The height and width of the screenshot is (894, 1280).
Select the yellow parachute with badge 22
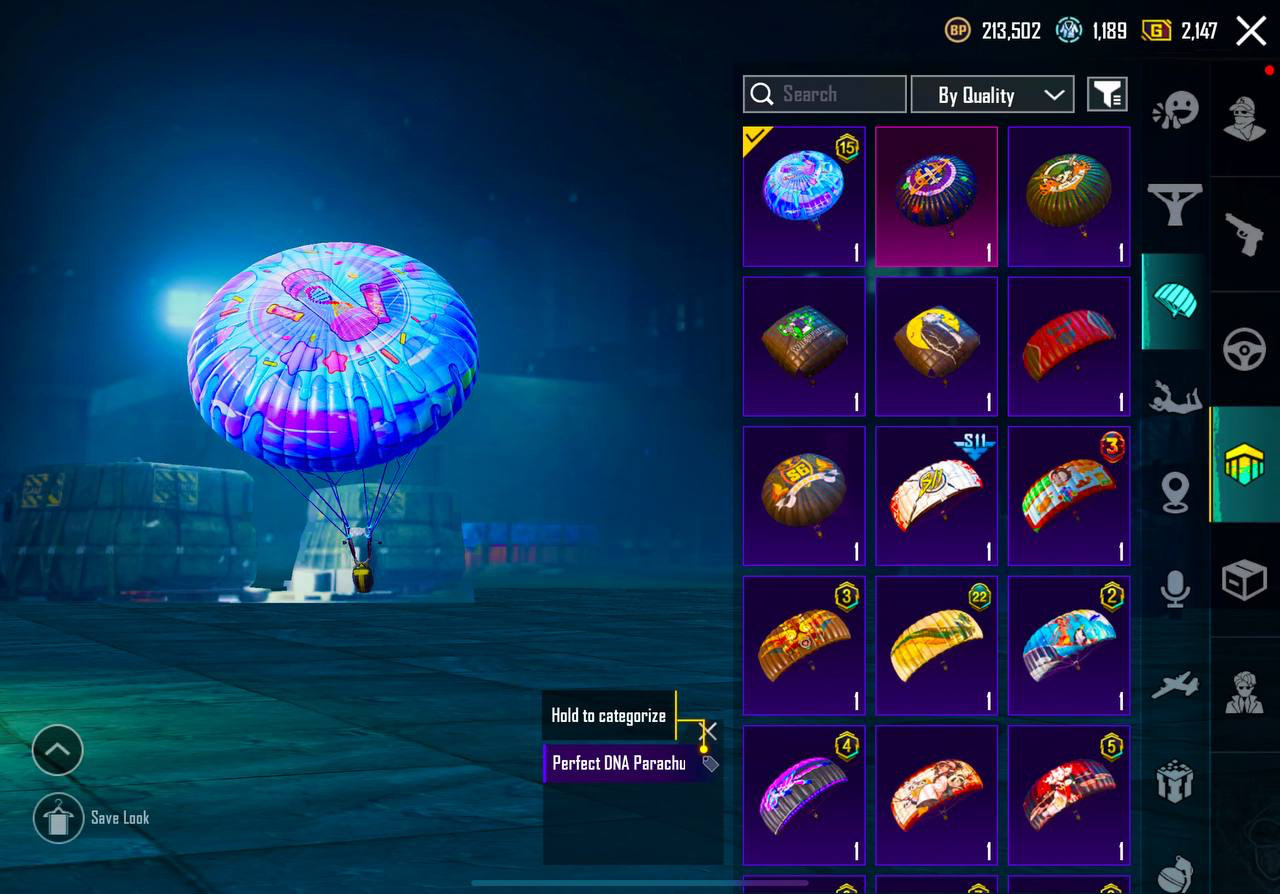(x=936, y=646)
